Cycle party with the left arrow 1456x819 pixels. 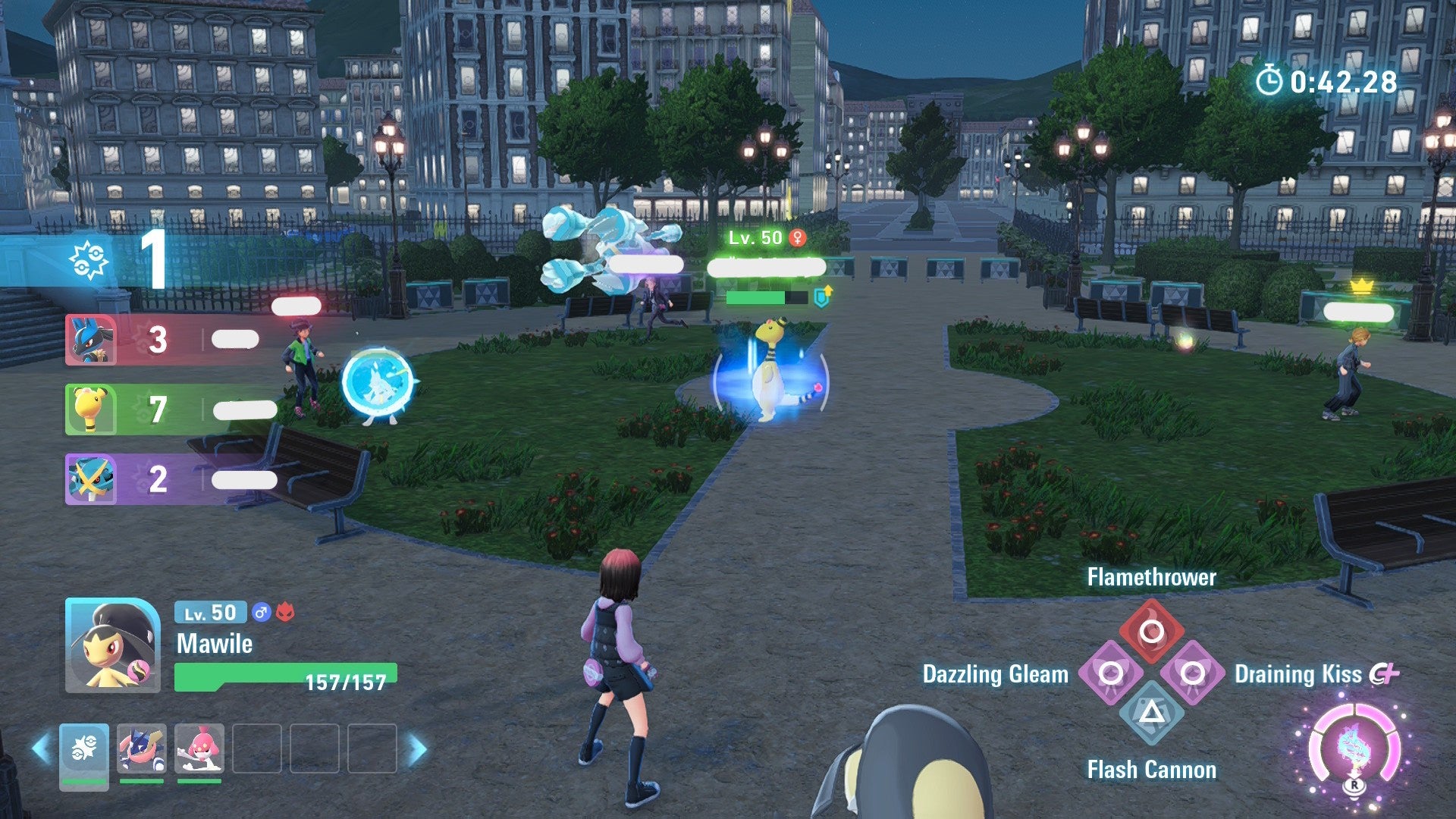pos(41,748)
